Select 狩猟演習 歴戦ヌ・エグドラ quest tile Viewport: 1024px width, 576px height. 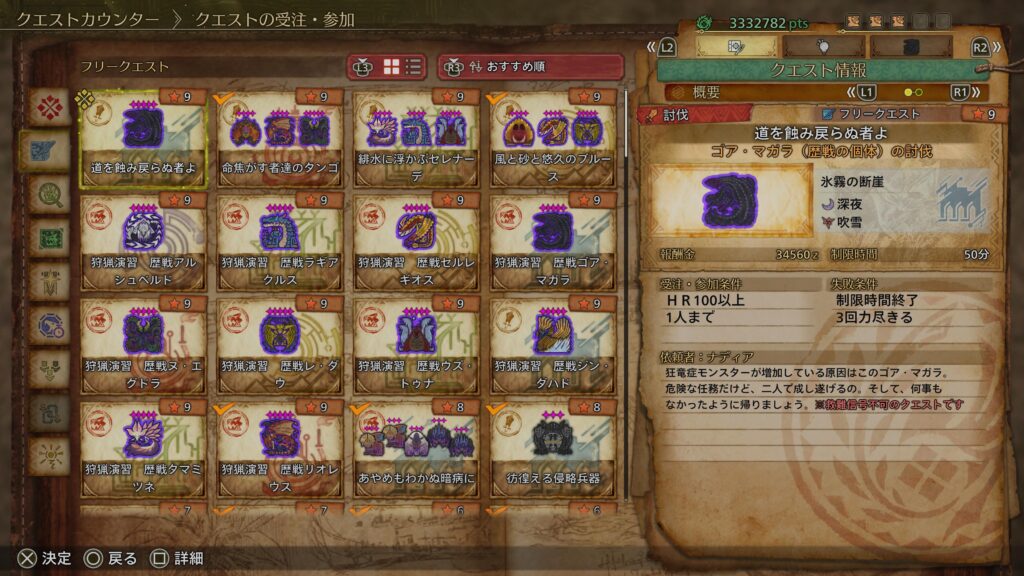coord(143,346)
